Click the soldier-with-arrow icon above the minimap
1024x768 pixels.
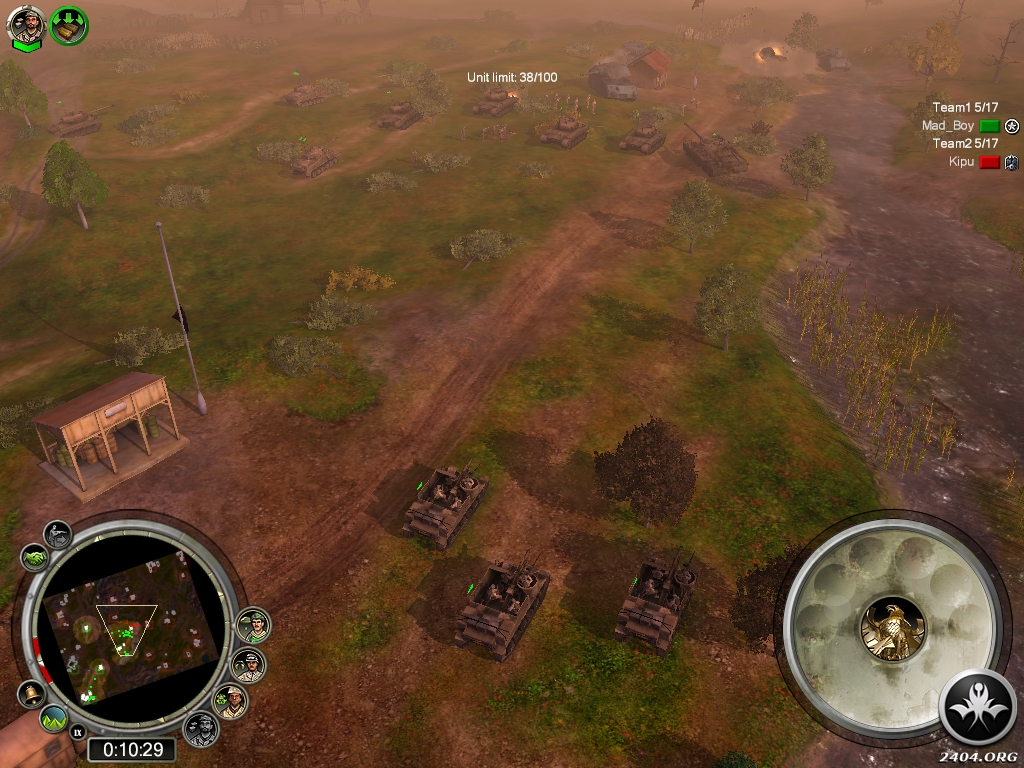coord(58,535)
